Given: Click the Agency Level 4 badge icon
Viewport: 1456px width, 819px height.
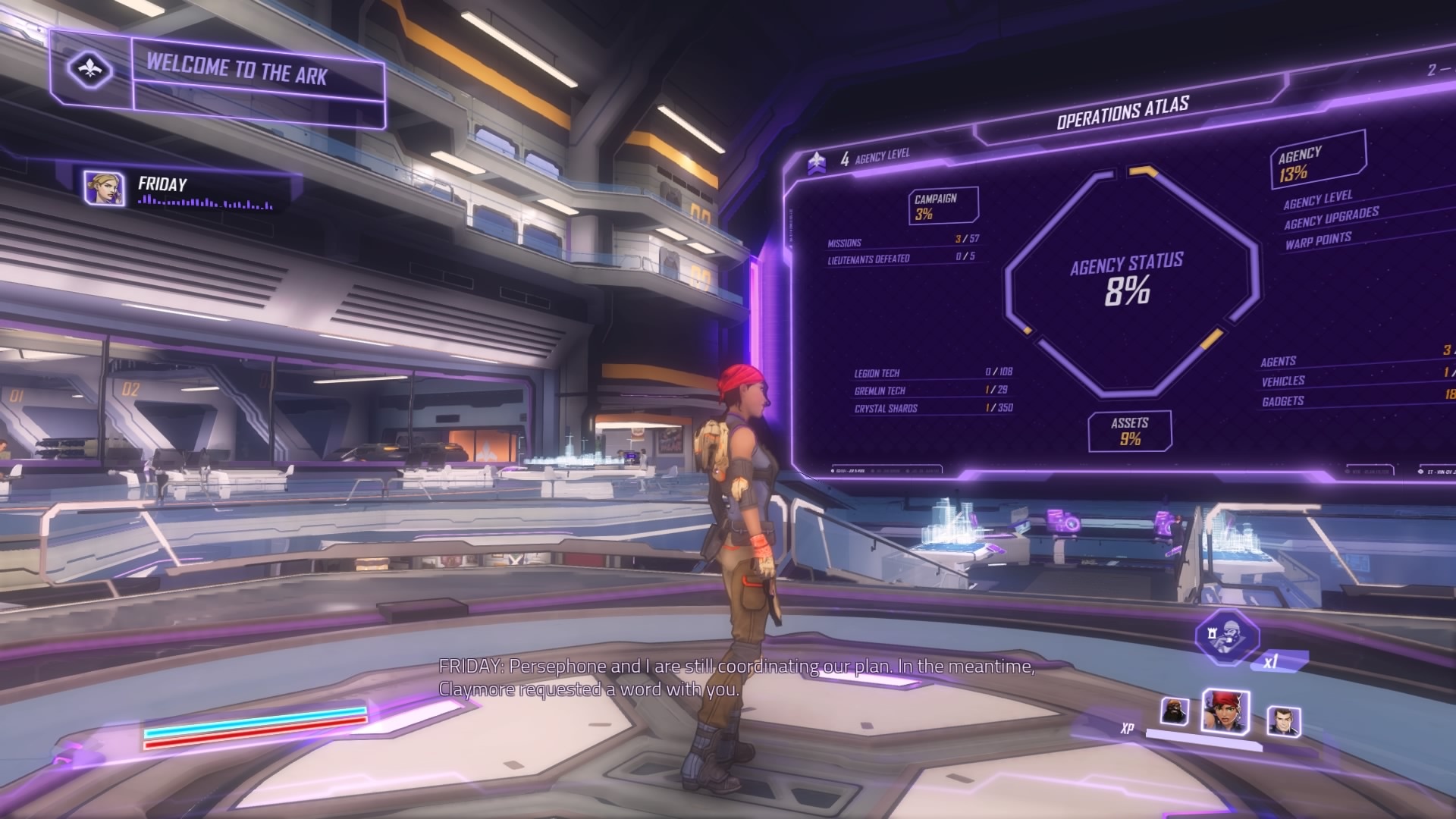Looking at the screenshot, I should [x=817, y=161].
